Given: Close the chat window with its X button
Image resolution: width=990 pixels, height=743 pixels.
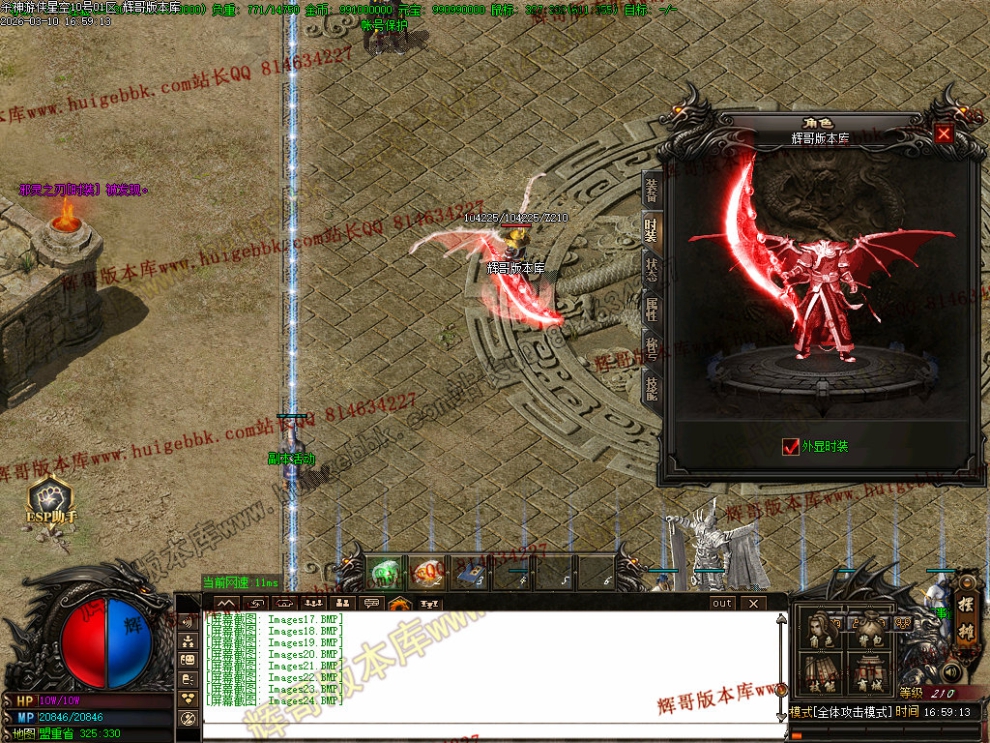Looking at the screenshot, I should click(x=753, y=603).
